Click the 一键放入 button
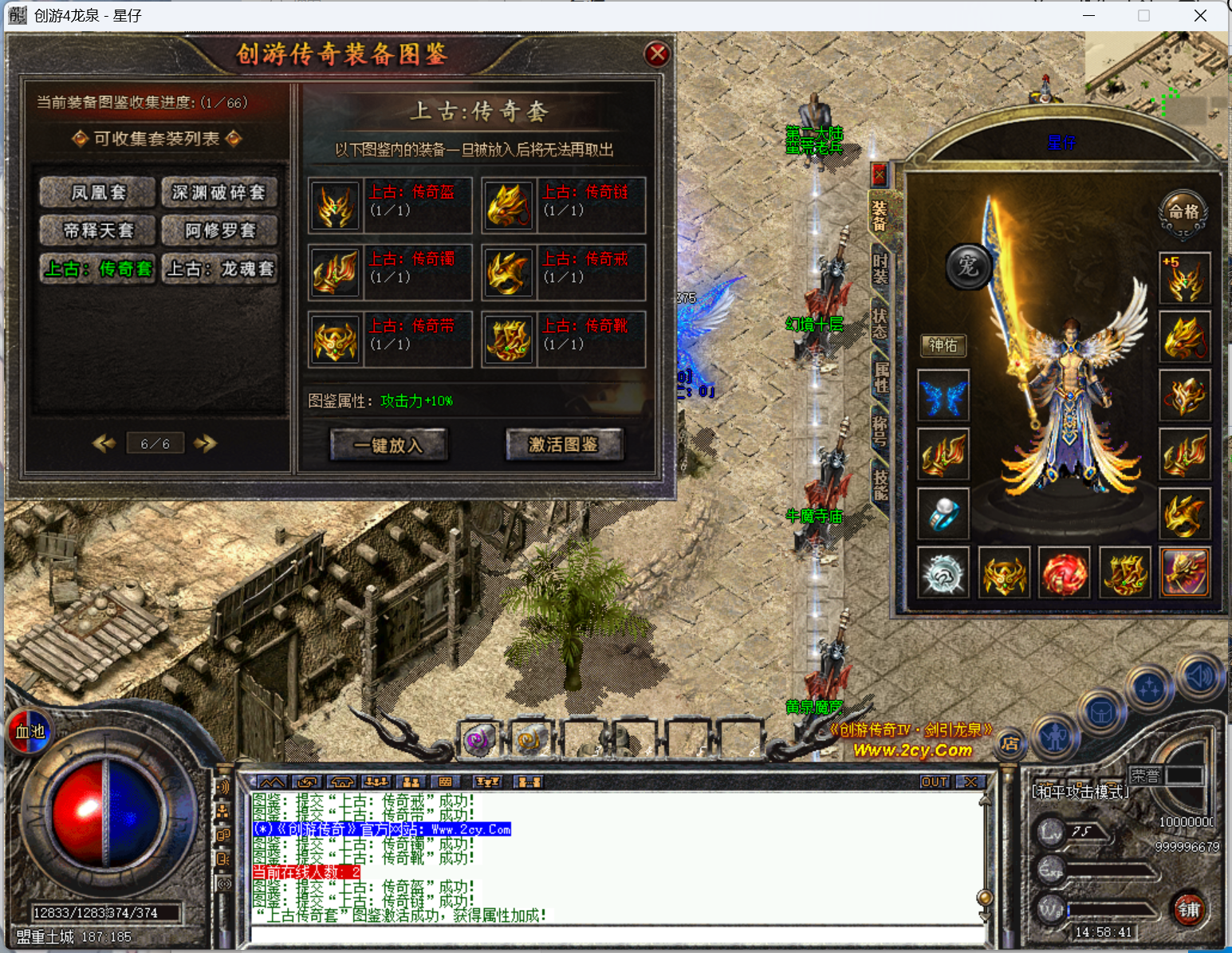The image size is (1232, 953). point(388,445)
